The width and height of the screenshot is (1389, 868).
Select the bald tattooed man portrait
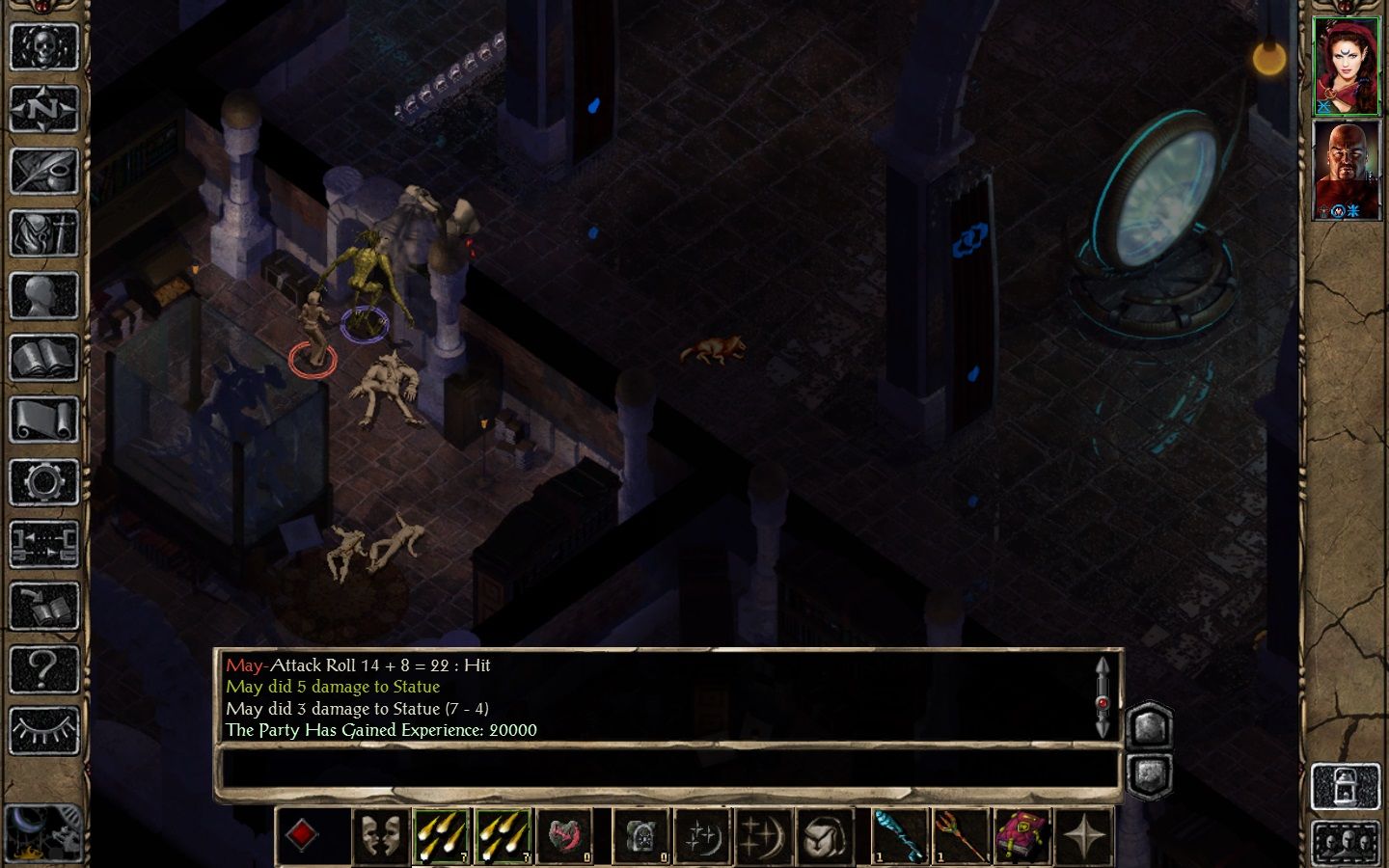click(1347, 170)
